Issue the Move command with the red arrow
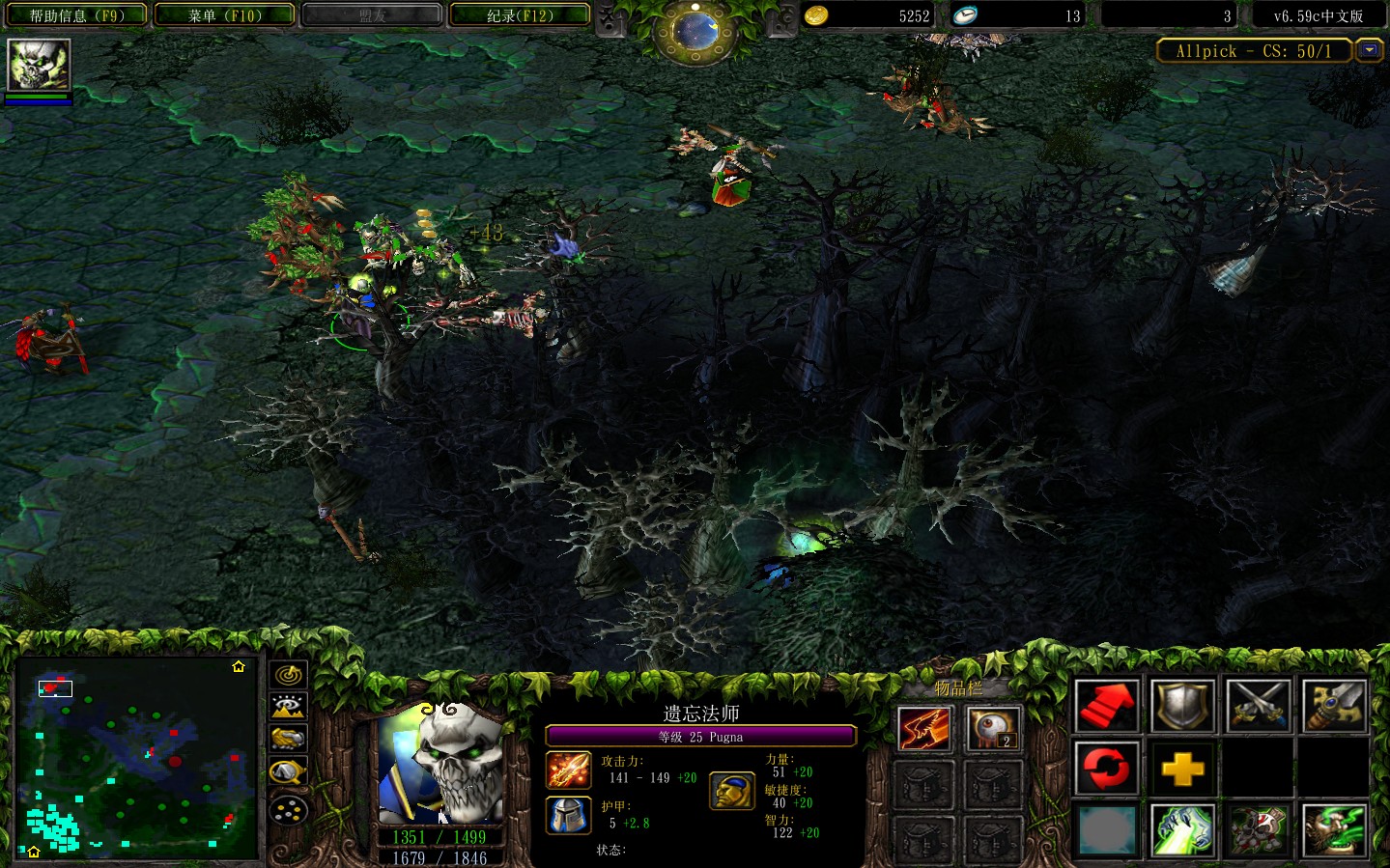 click(x=1107, y=706)
